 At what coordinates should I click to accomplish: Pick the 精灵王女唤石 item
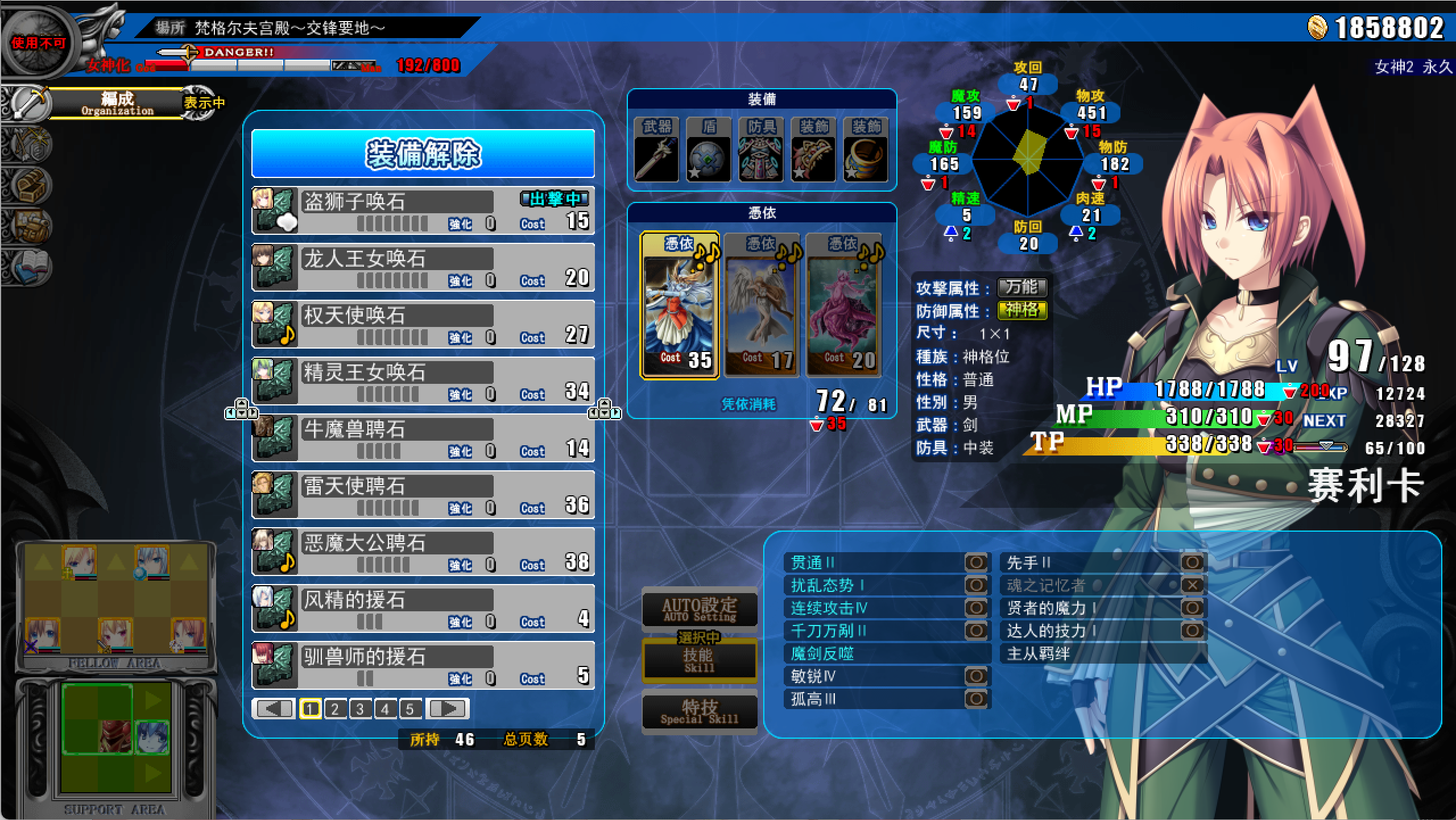tap(423, 382)
